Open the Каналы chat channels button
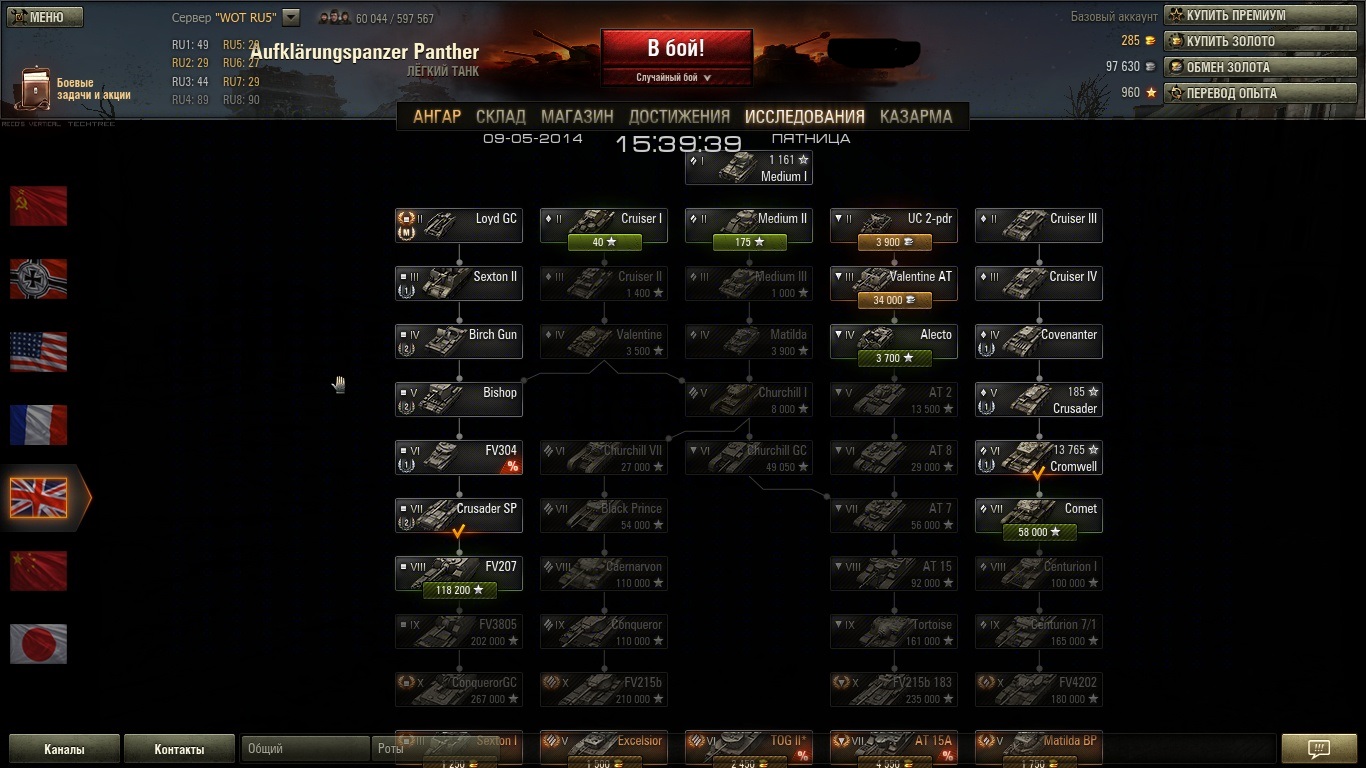Viewport: 1366px width, 768px height. [x=64, y=749]
